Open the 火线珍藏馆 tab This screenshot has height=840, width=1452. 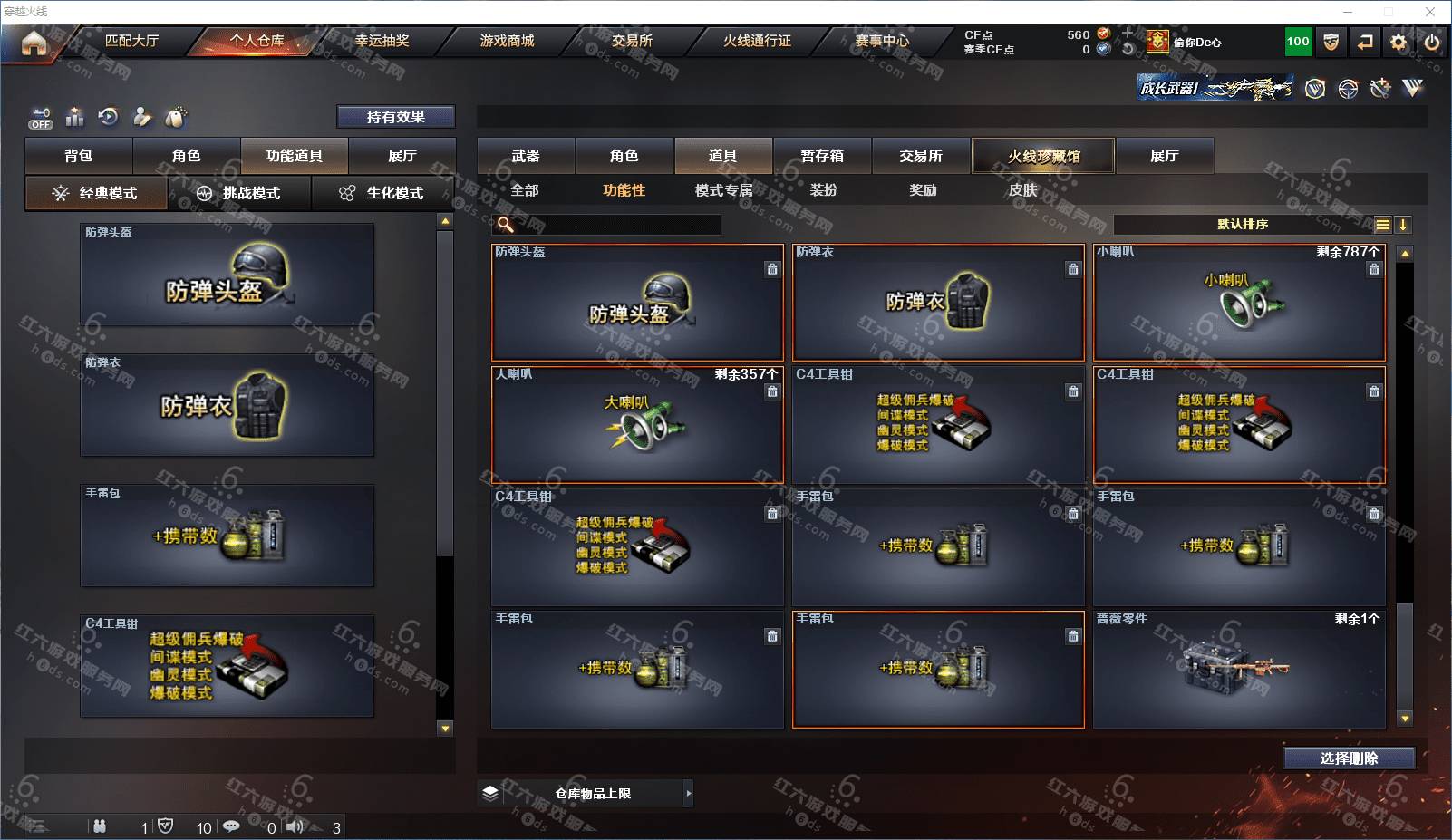(1043, 156)
